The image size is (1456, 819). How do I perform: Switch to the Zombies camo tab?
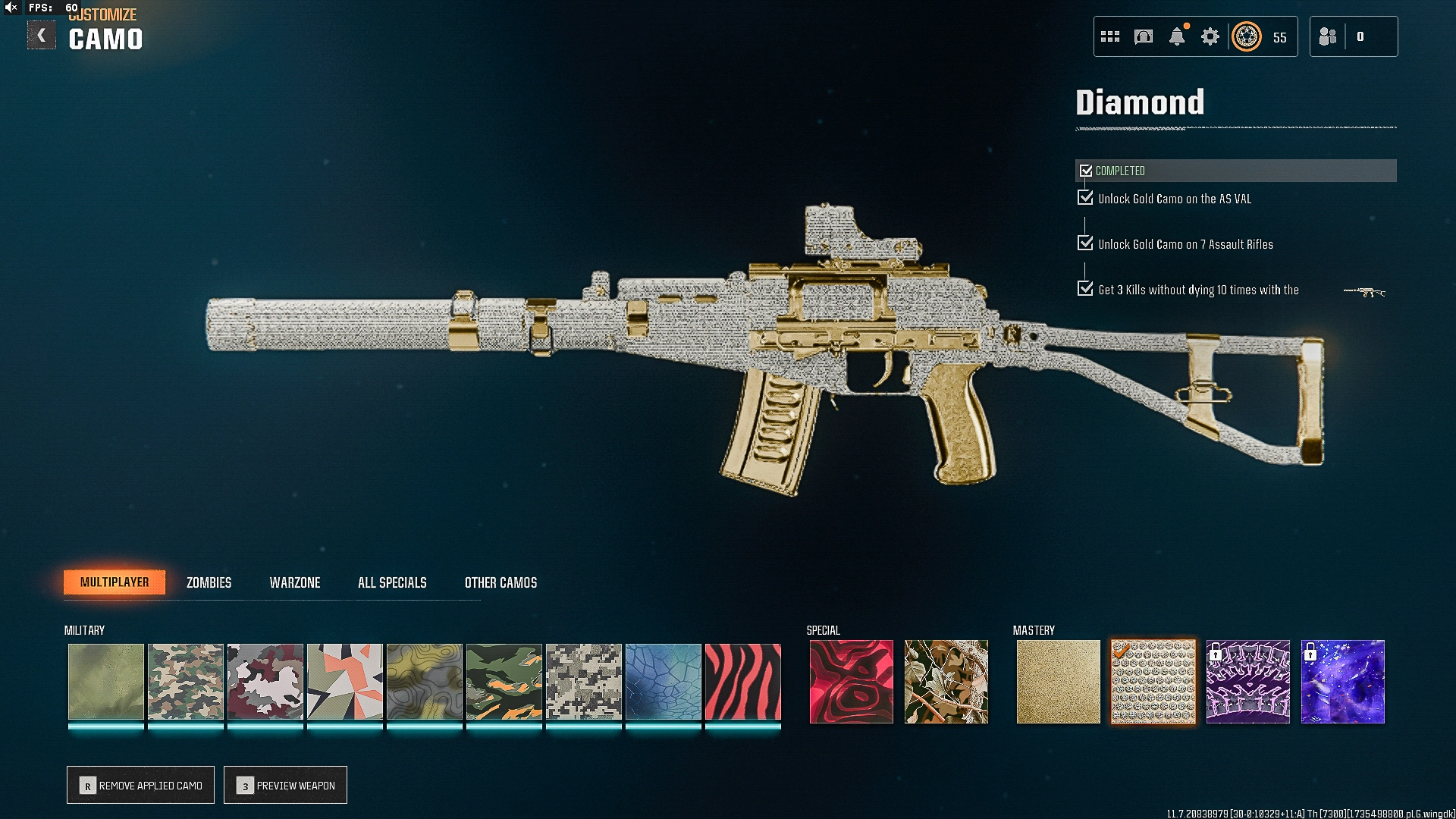209,582
